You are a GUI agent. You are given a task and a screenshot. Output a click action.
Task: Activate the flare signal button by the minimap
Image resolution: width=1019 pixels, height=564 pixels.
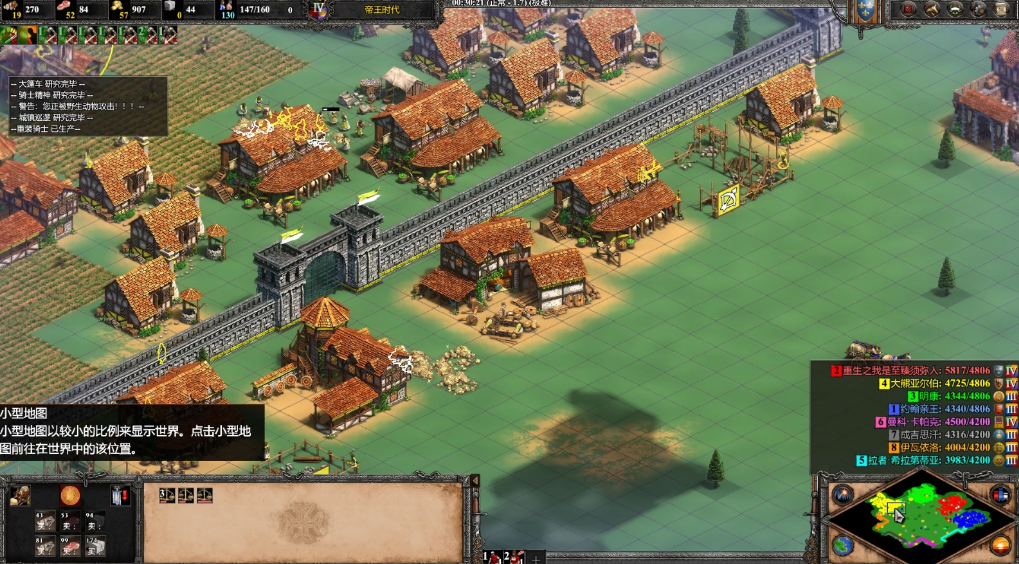pos(842,495)
